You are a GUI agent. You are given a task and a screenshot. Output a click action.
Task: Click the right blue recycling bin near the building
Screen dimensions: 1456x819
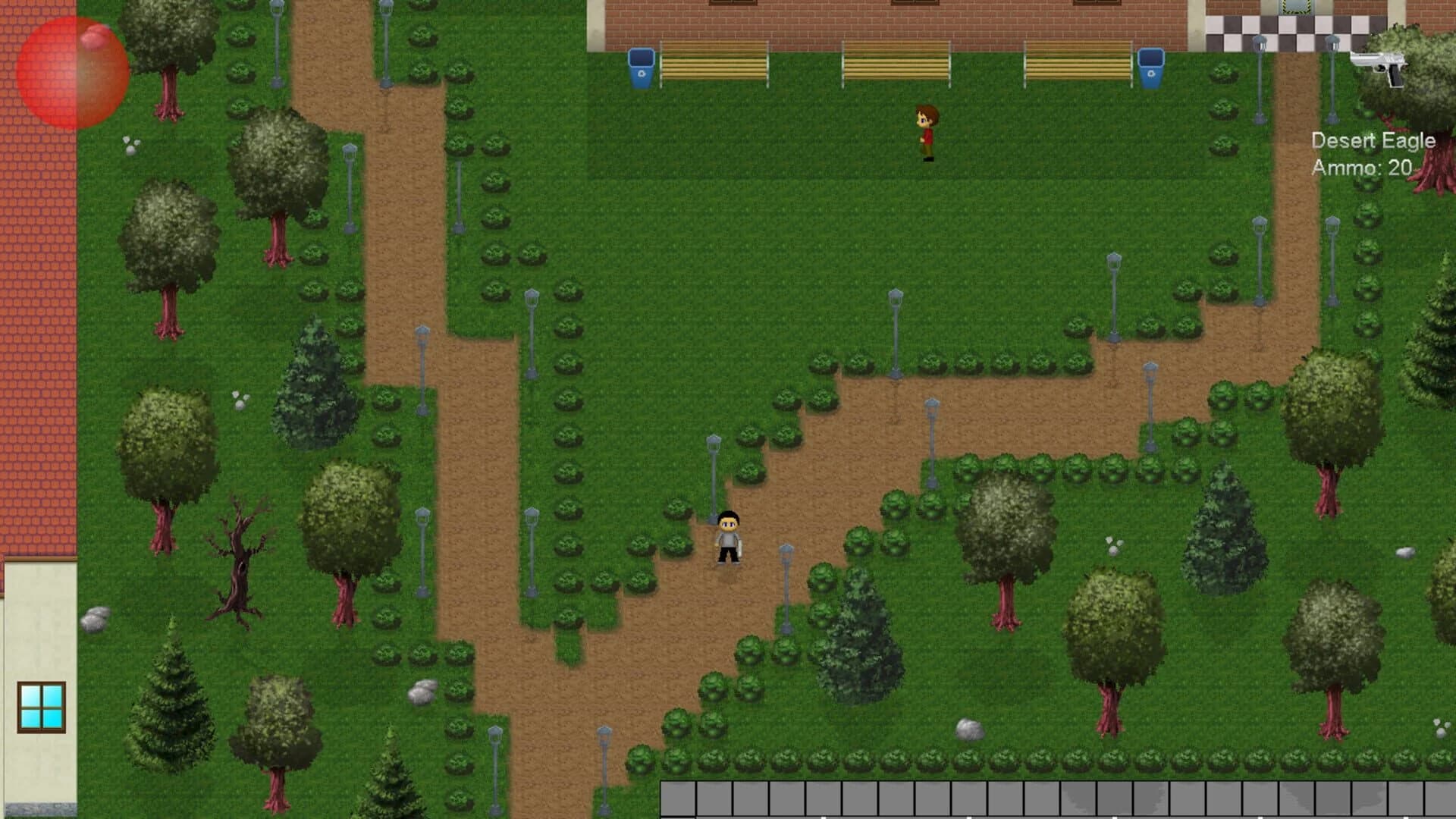click(x=1151, y=68)
